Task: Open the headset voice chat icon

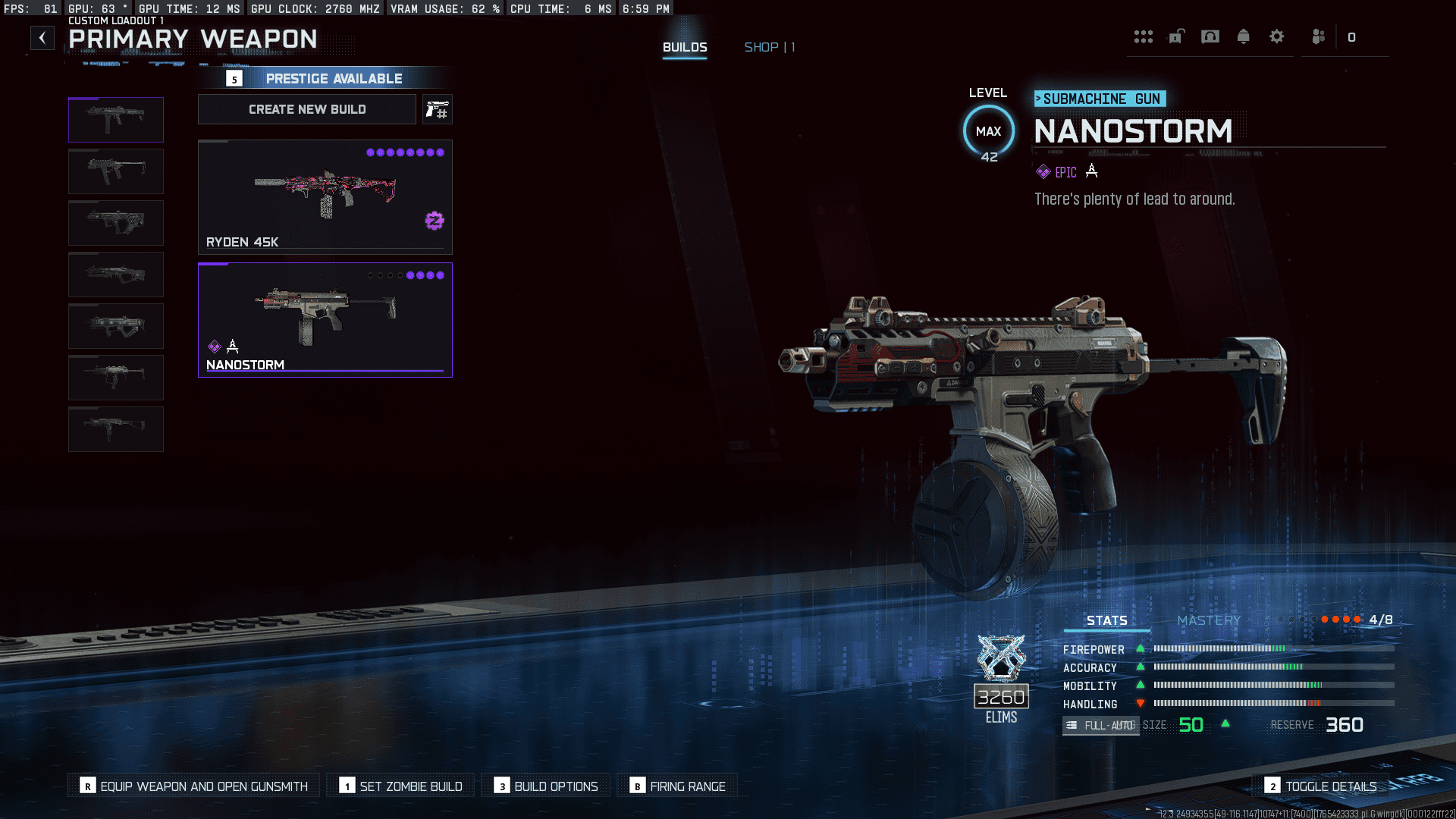Action: click(1210, 37)
